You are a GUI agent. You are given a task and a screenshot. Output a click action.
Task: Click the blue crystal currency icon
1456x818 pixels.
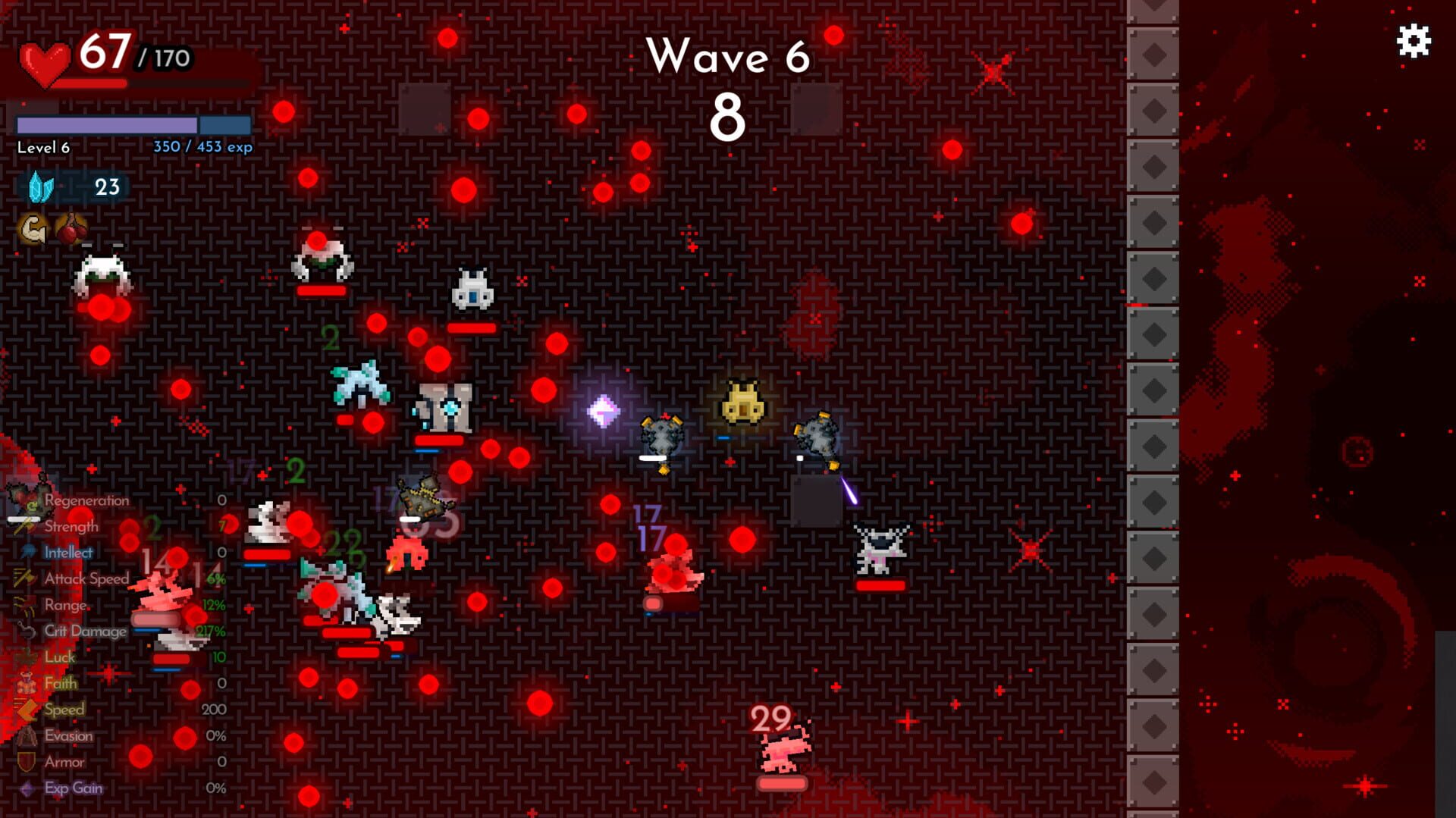pyautogui.click(x=42, y=184)
